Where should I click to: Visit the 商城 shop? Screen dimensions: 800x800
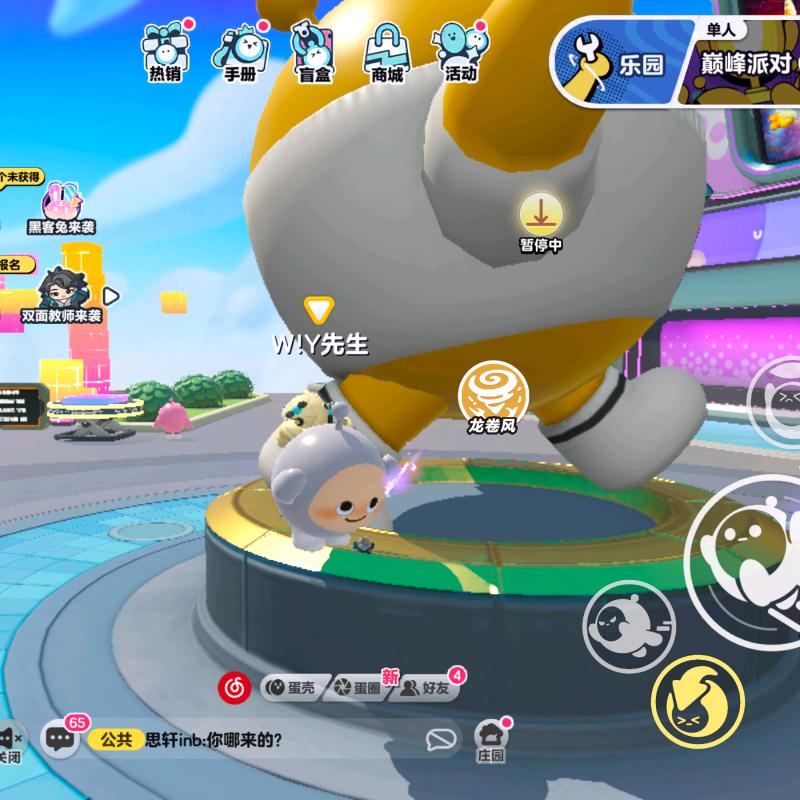[x=386, y=52]
